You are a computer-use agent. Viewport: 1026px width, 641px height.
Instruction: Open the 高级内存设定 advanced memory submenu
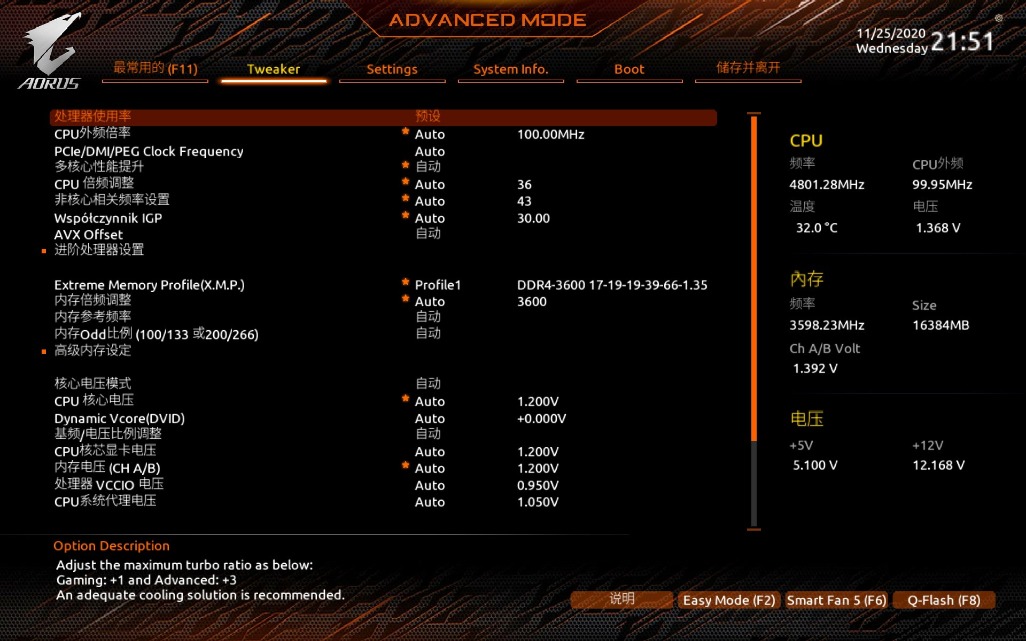(93, 350)
